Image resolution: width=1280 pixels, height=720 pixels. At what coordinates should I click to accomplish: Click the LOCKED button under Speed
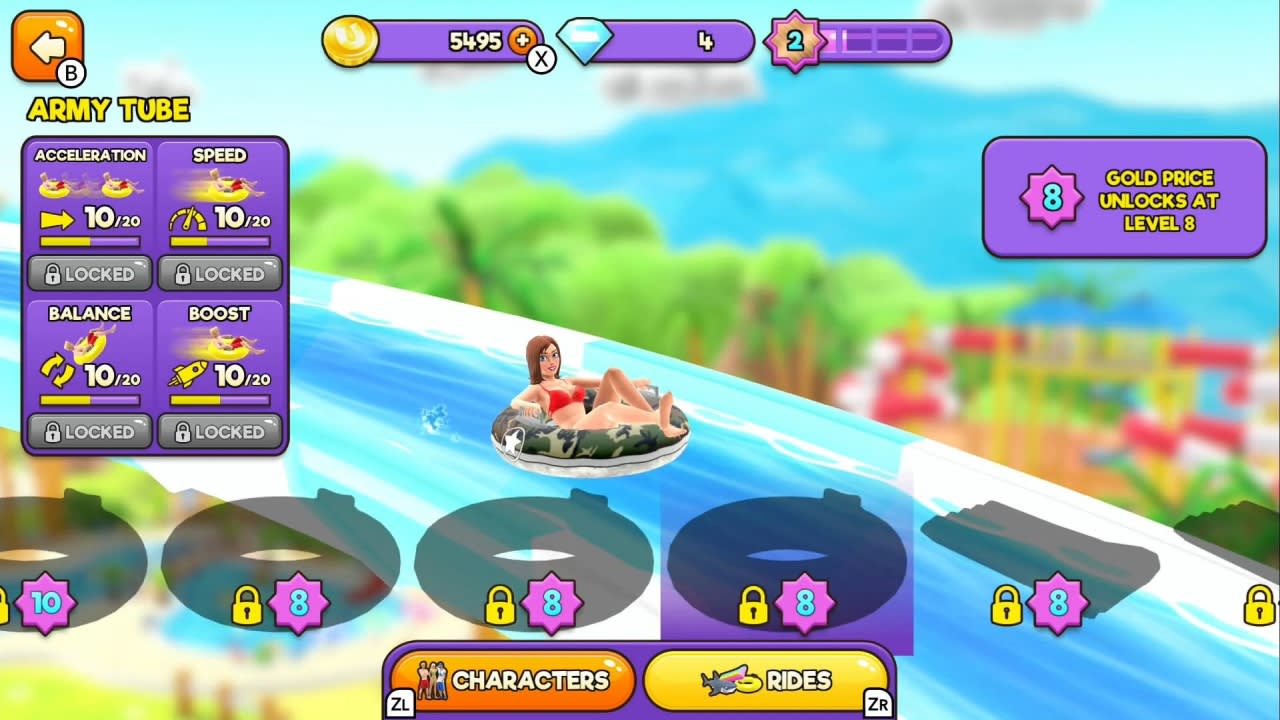coord(220,273)
